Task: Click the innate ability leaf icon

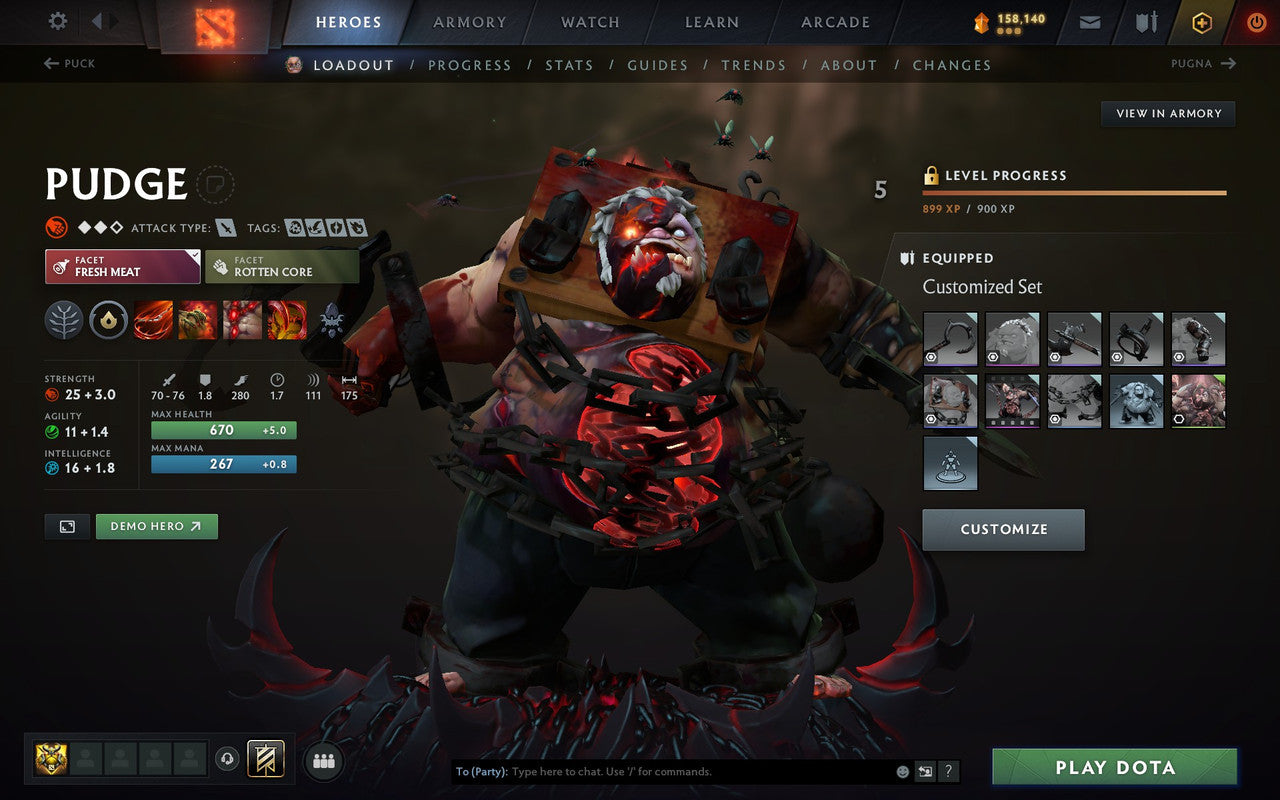Action: [63, 320]
